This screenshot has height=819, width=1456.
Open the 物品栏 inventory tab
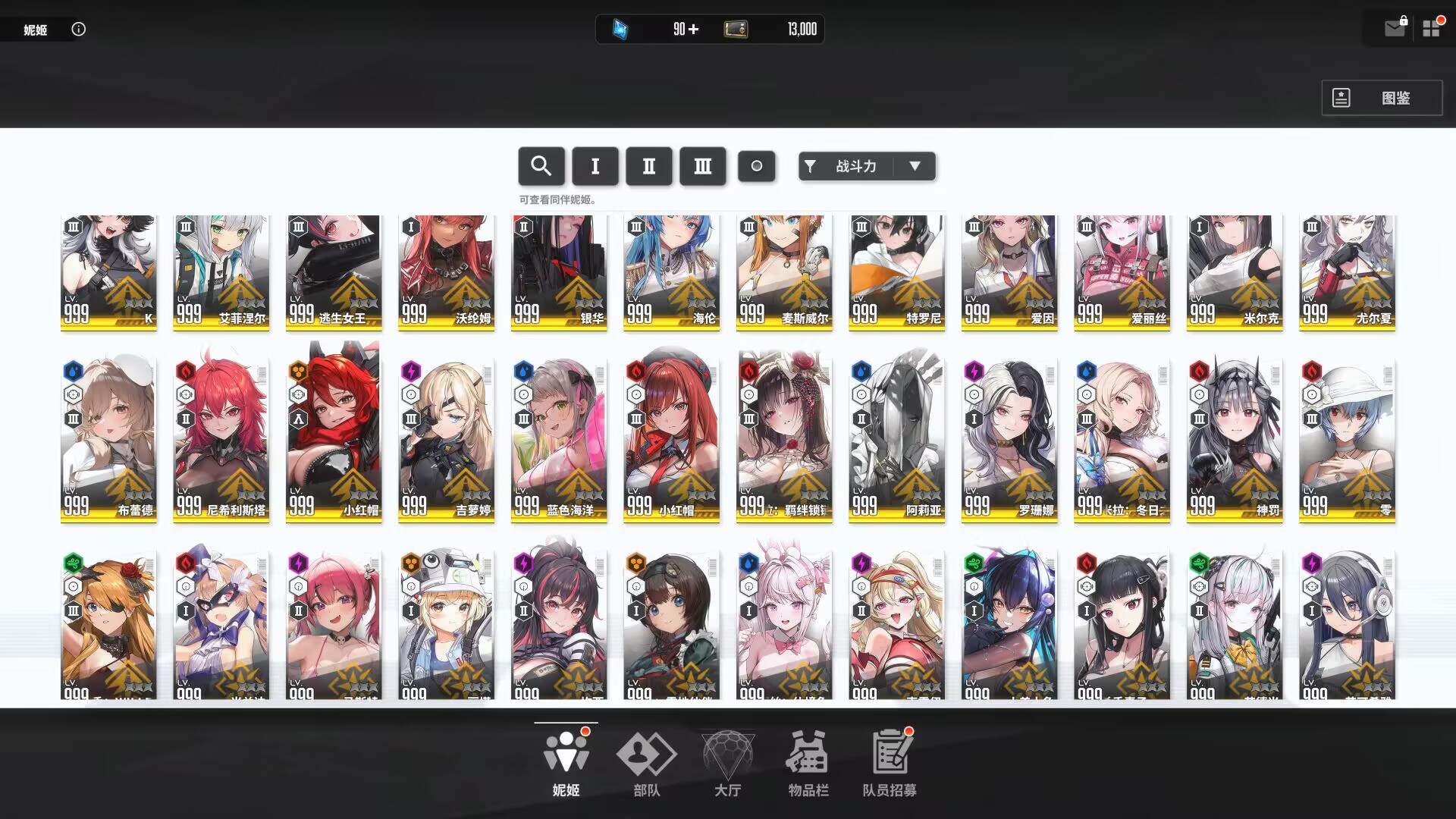[x=808, y=764]
